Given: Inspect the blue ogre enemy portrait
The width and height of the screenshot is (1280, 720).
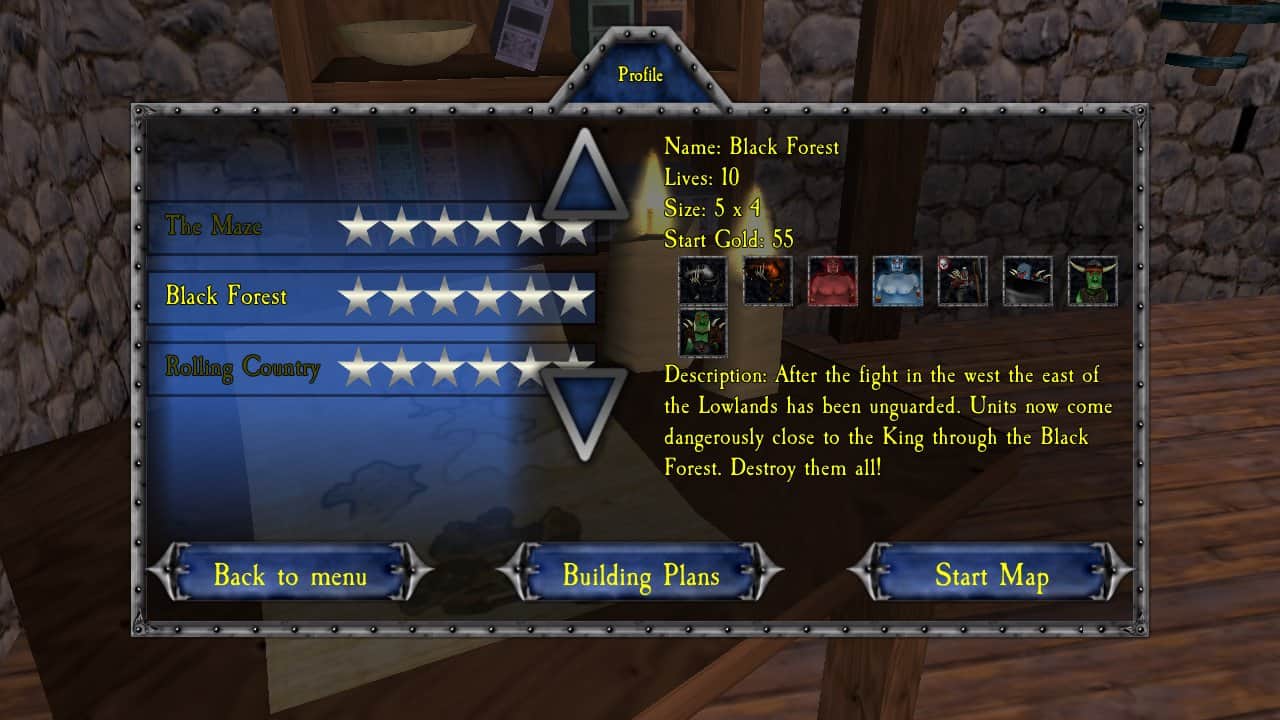Looking at the screenshot, I should click(x=897, y=281).
